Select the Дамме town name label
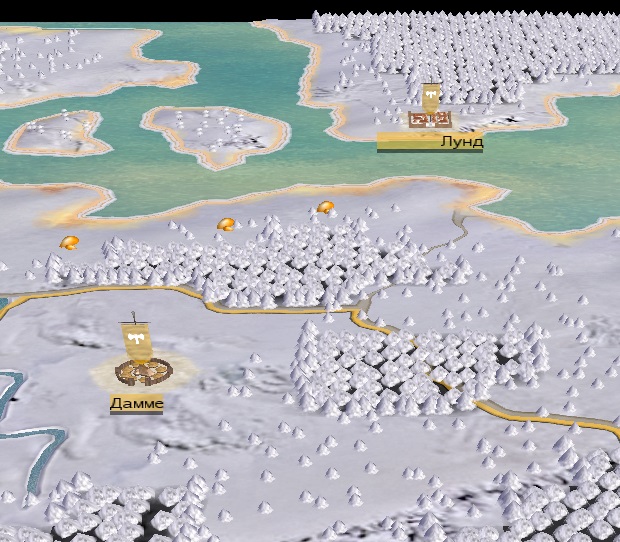The image size is (620, 542). coord(137,402)
